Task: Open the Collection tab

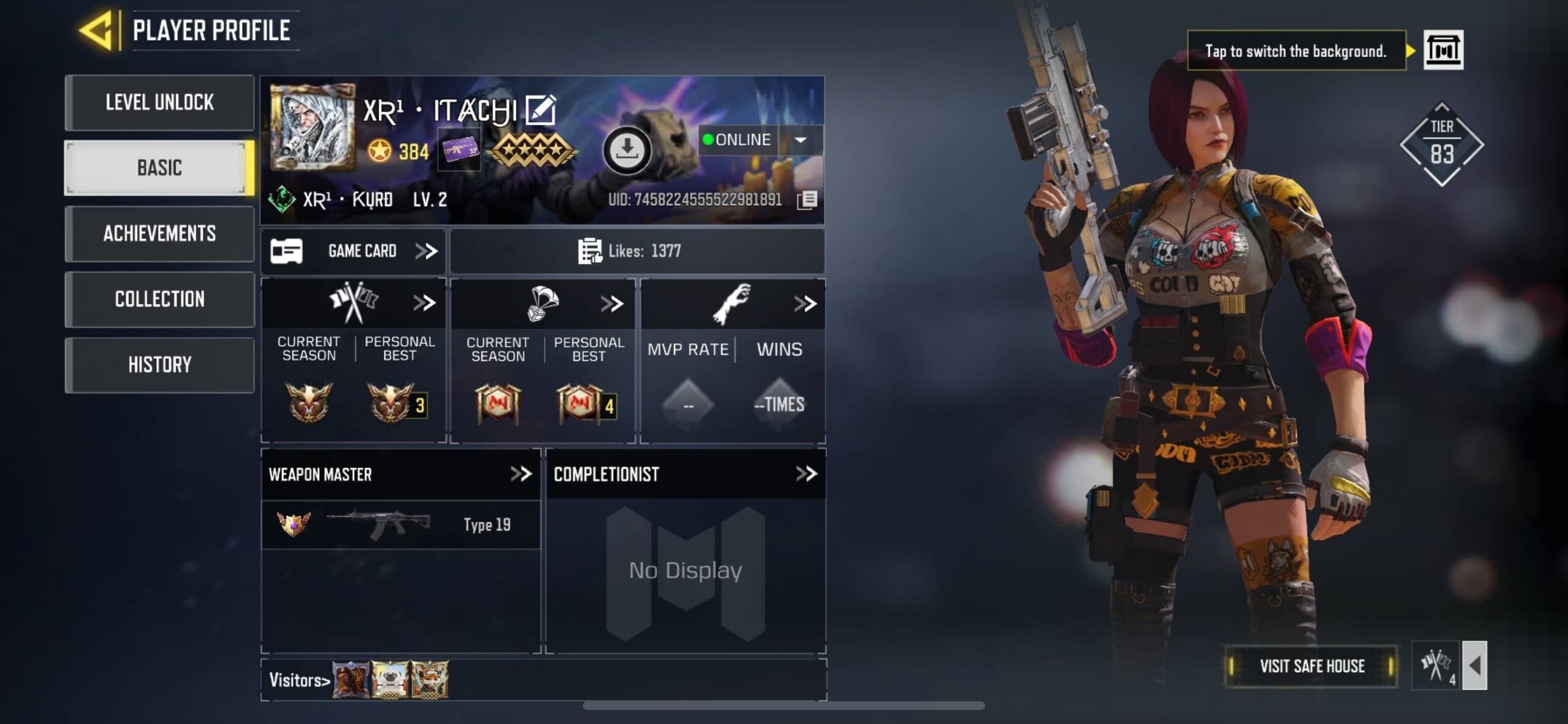Action: pyautogui.click(x=159, y=299)
